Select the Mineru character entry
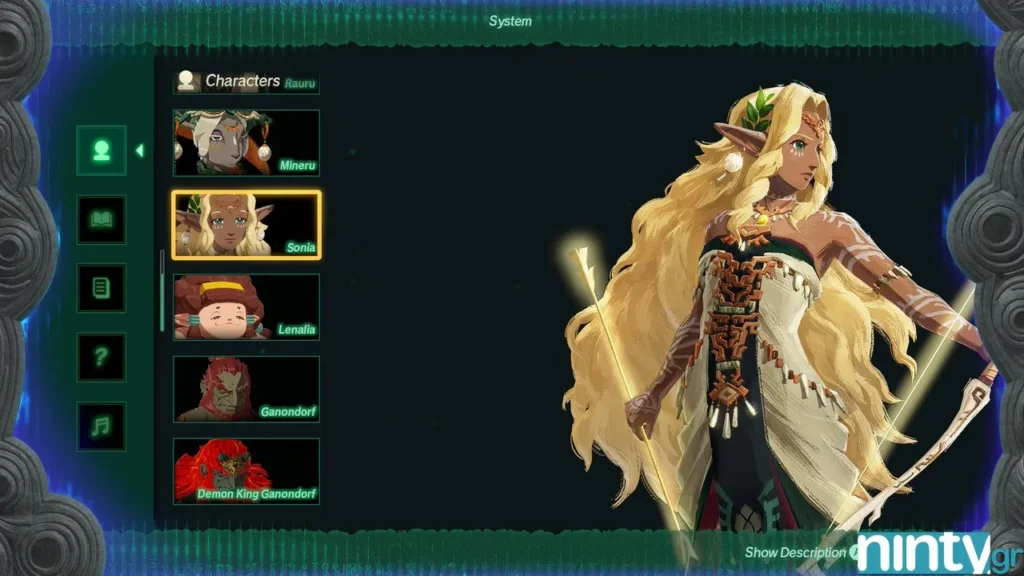The height and width of the screenshot is (576, 1024). pos(246,143)
